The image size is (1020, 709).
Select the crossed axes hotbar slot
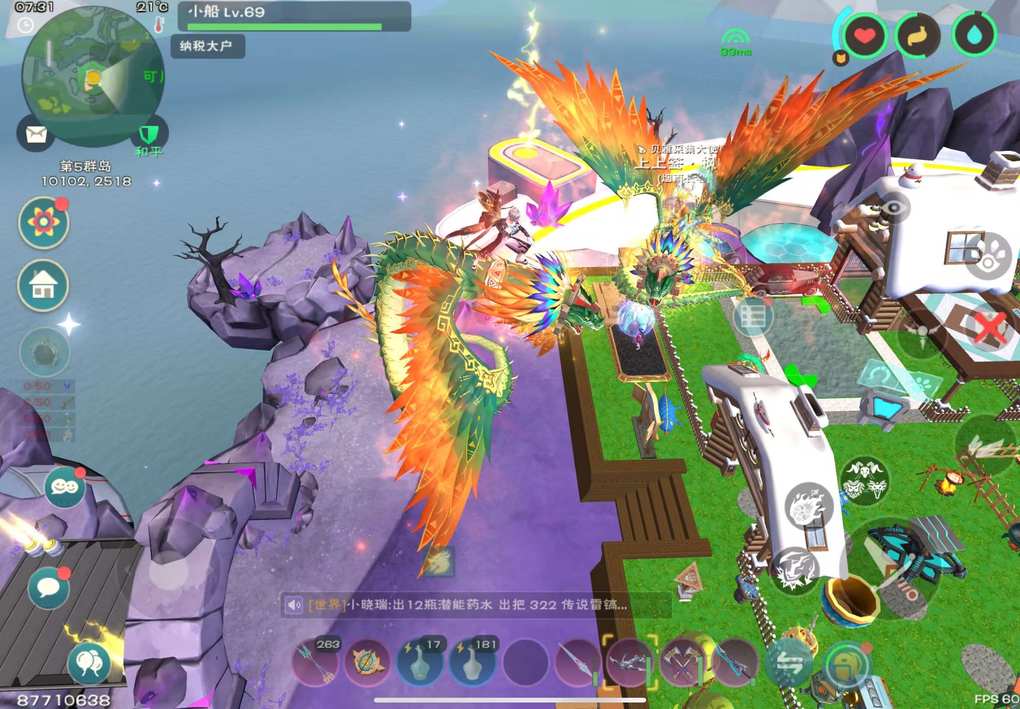click(x=682, y=662)
